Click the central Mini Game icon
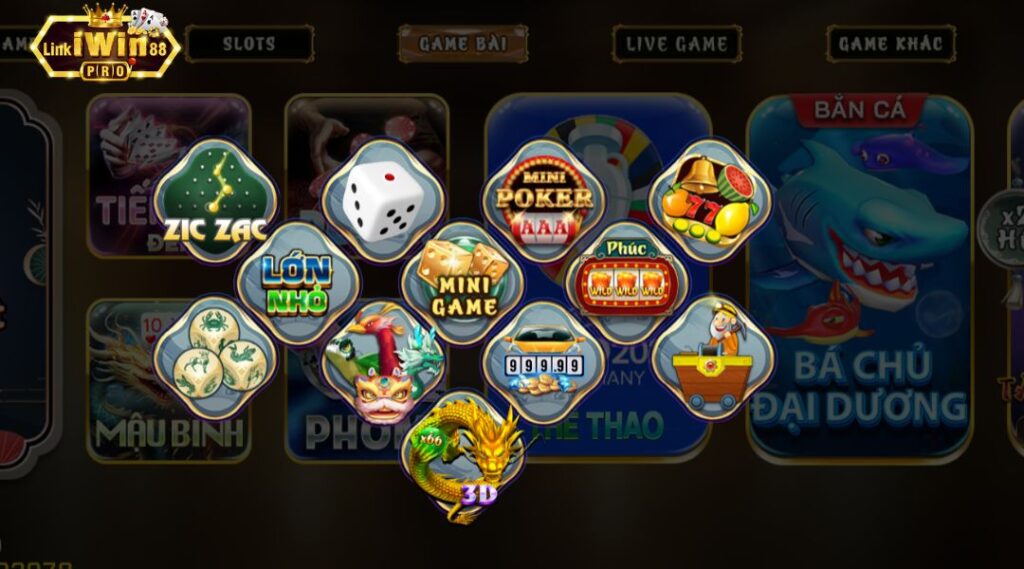The height and width of the screenshot is (569, 1024). [462, 283]
